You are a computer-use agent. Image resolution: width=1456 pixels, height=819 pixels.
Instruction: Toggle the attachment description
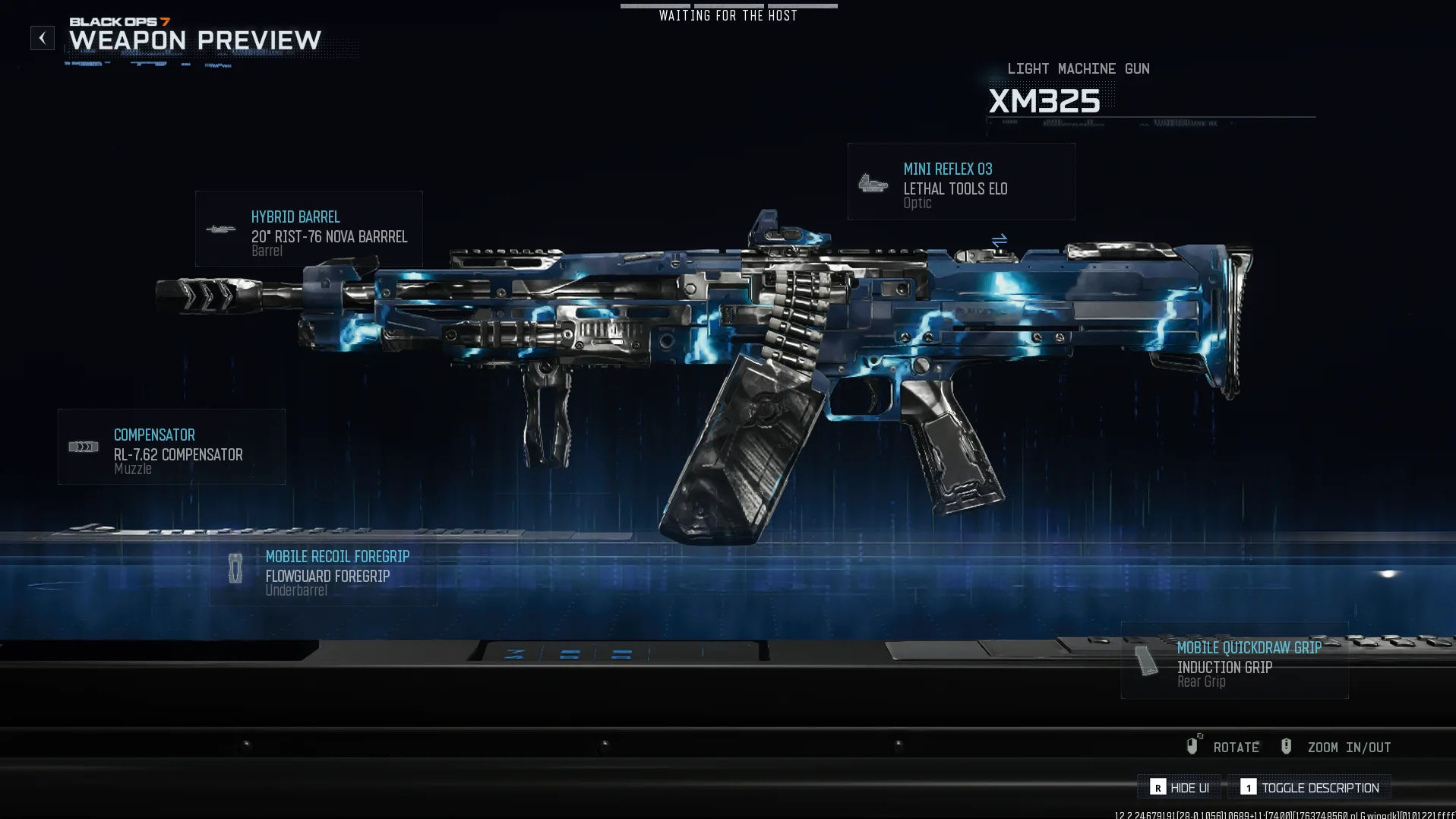(x=1310, y=788)
